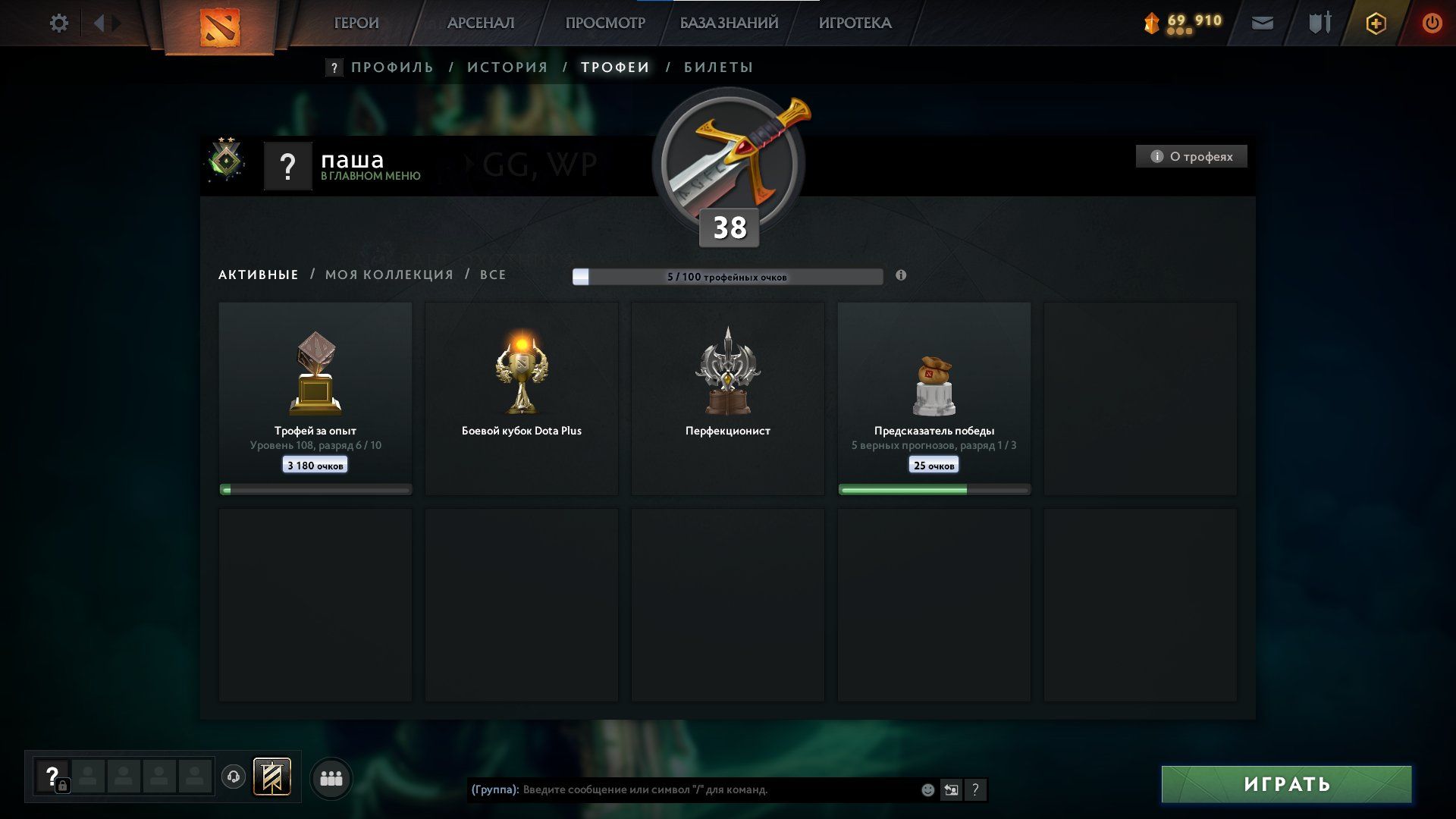Open the Арсенал section
The height and width of the screenshot is (819, 1456).
(480, 24)
